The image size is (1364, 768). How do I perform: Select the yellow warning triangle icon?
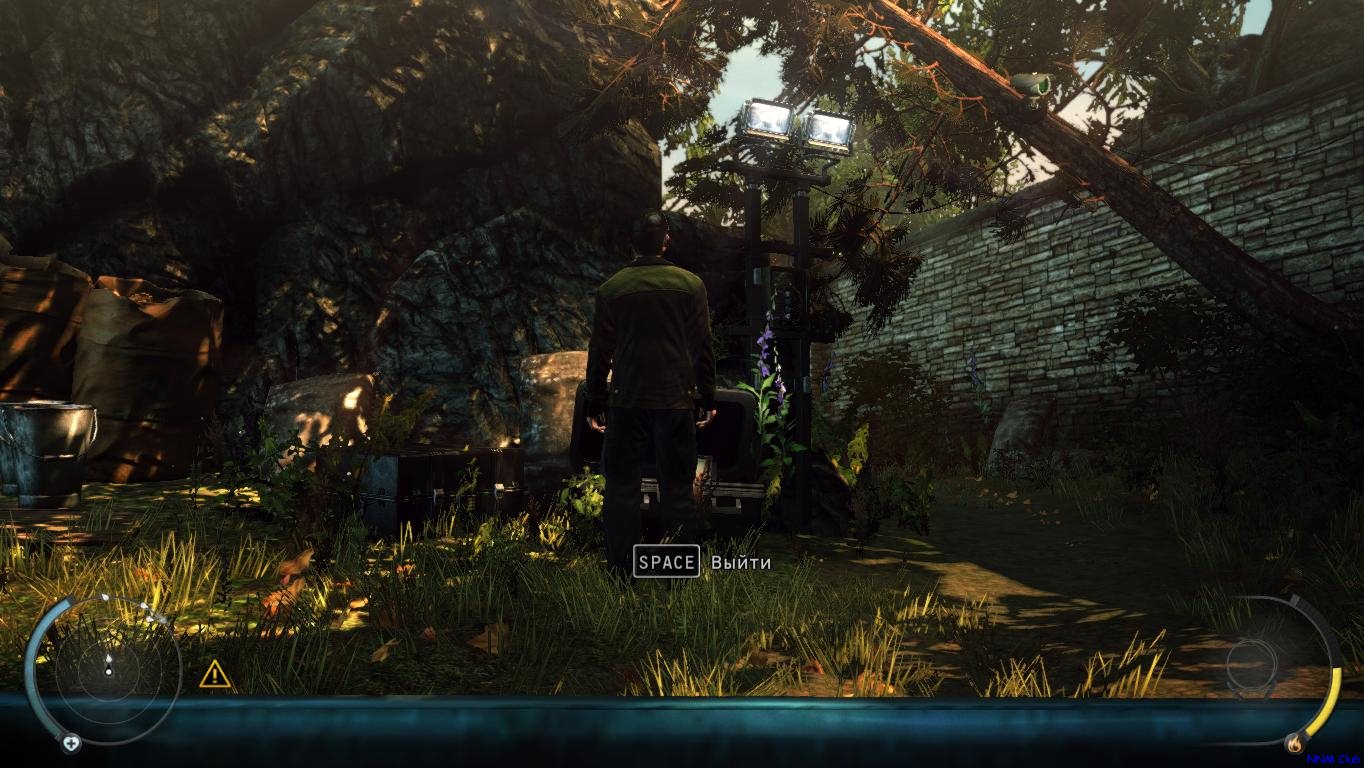click(x=215, y=674)
